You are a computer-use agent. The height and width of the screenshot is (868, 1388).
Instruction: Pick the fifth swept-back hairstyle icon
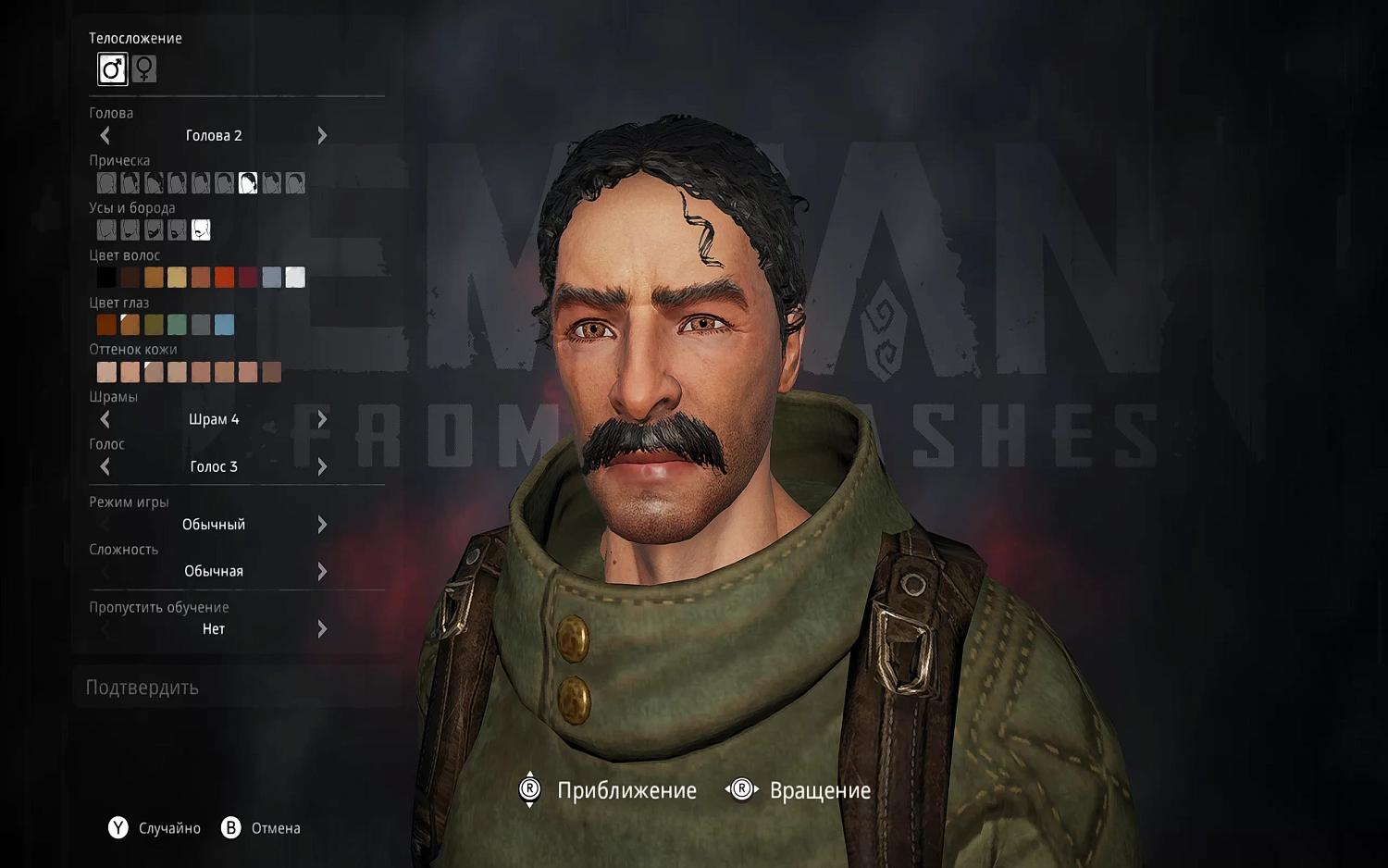click(x=201, y=182)
